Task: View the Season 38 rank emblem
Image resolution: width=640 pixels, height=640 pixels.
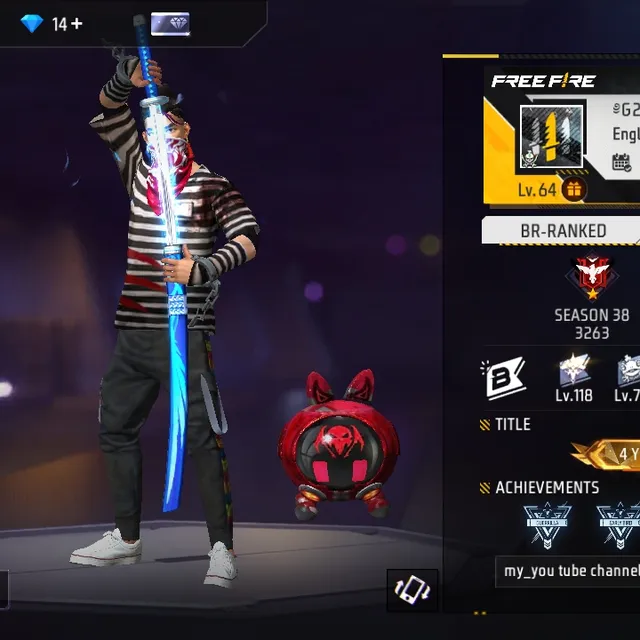Action: pos(592,279)
